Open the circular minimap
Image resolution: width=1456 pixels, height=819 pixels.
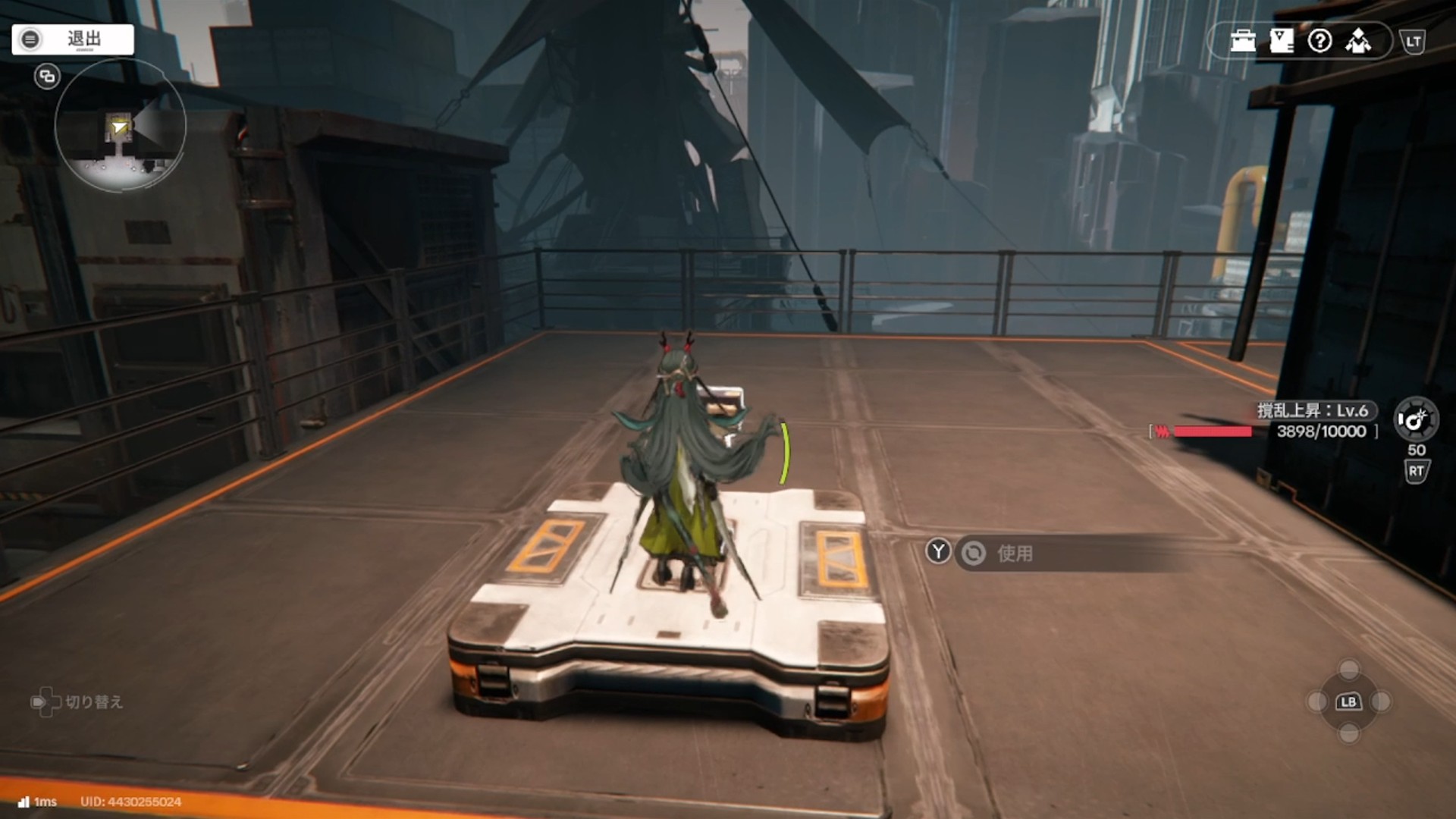(121, 126)
